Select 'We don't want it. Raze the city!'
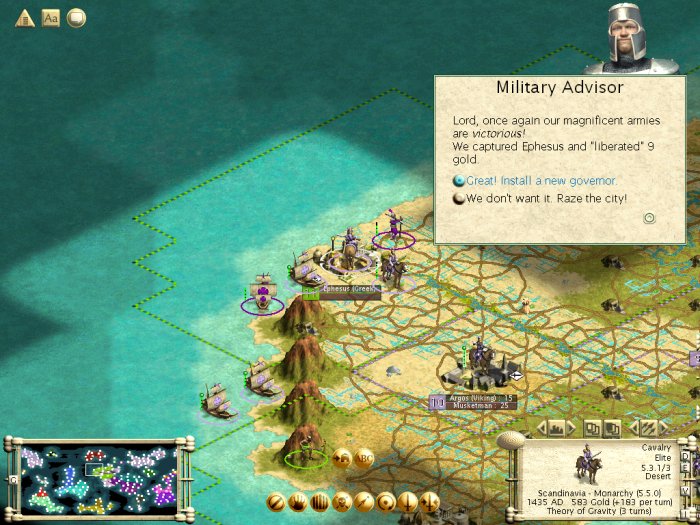 pyautogui.click(x=546, y=199)
